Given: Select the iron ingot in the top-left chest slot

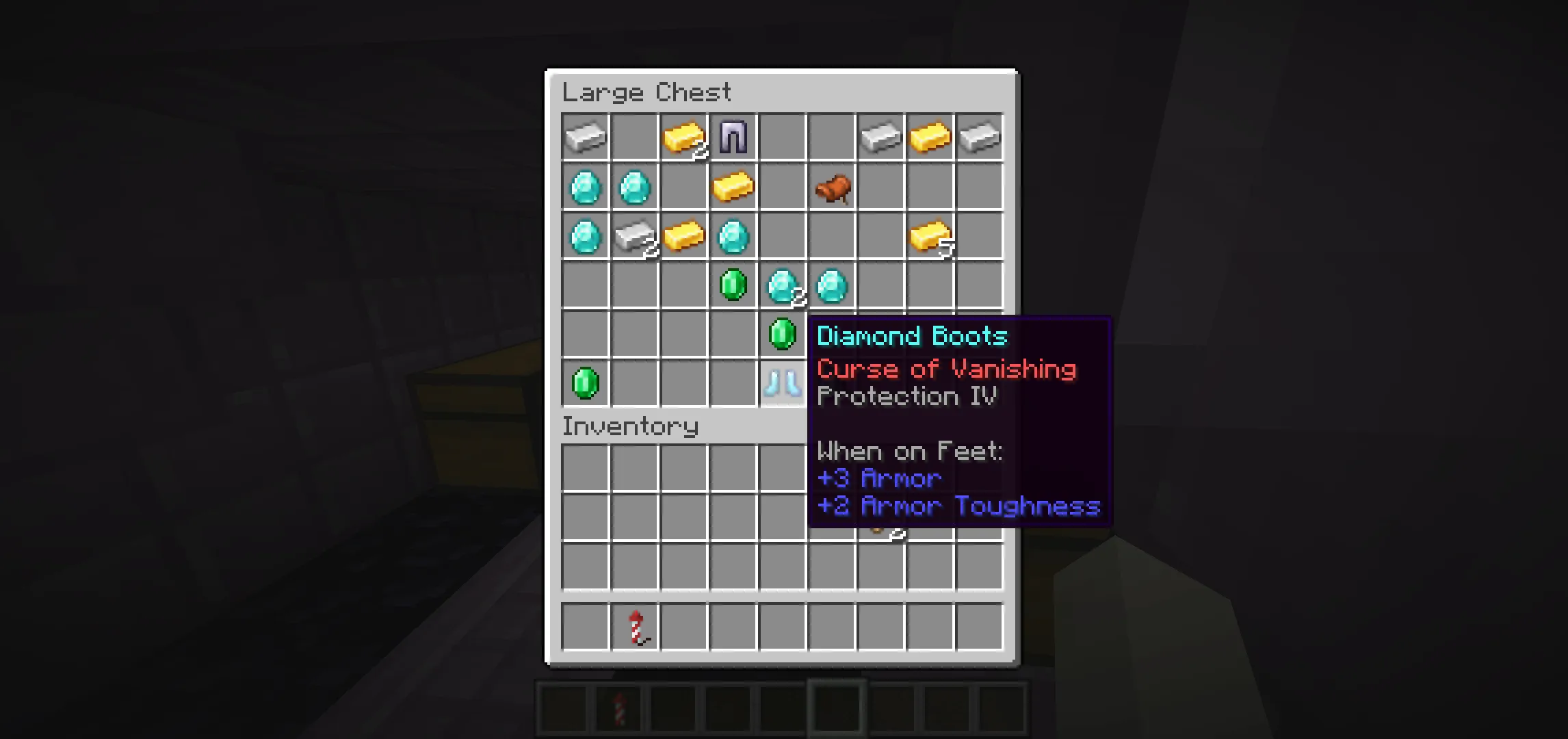Looking at the screenshot, I should tap(585, 137).
